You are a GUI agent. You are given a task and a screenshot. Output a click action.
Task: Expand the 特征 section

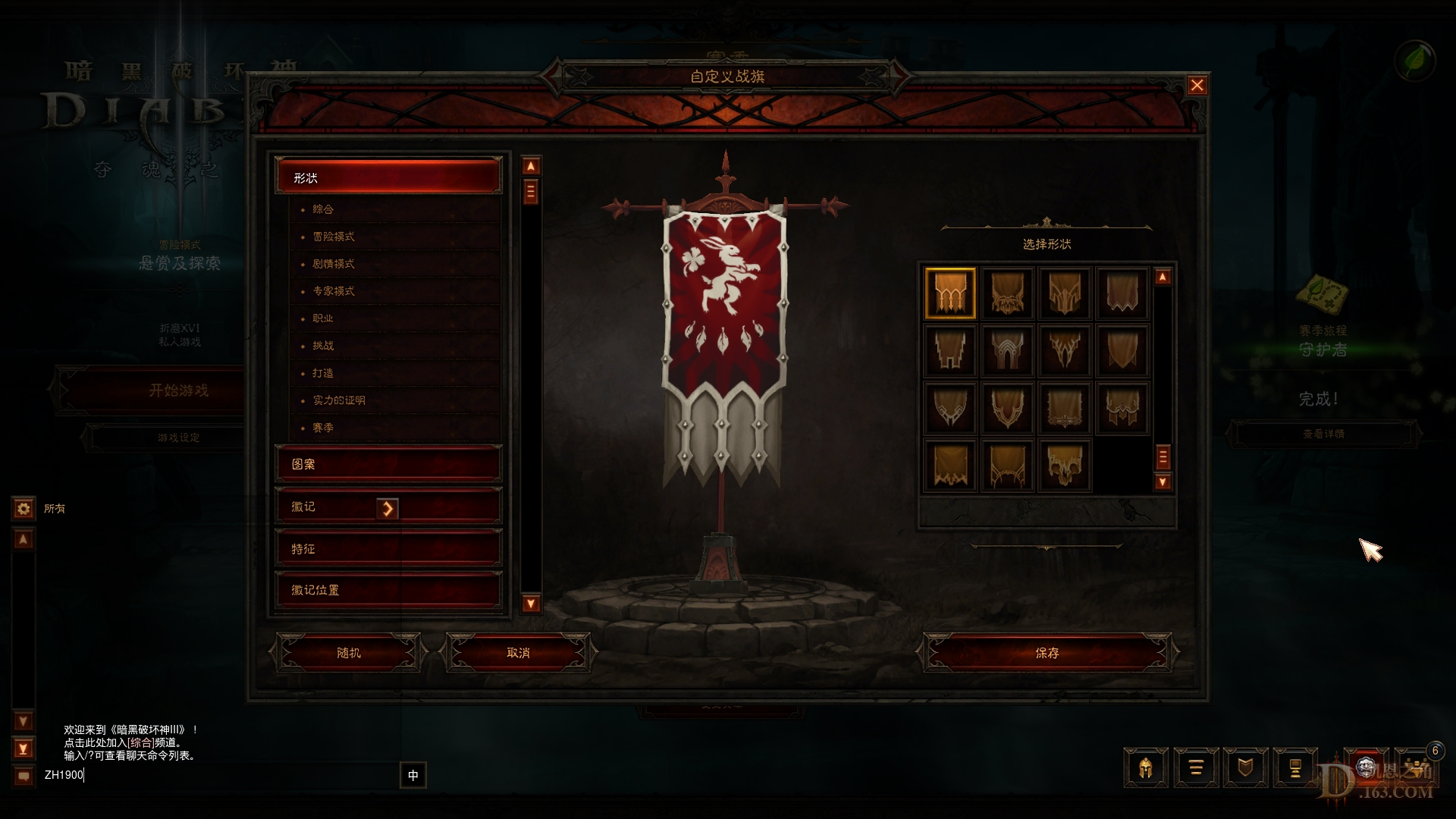388,548
